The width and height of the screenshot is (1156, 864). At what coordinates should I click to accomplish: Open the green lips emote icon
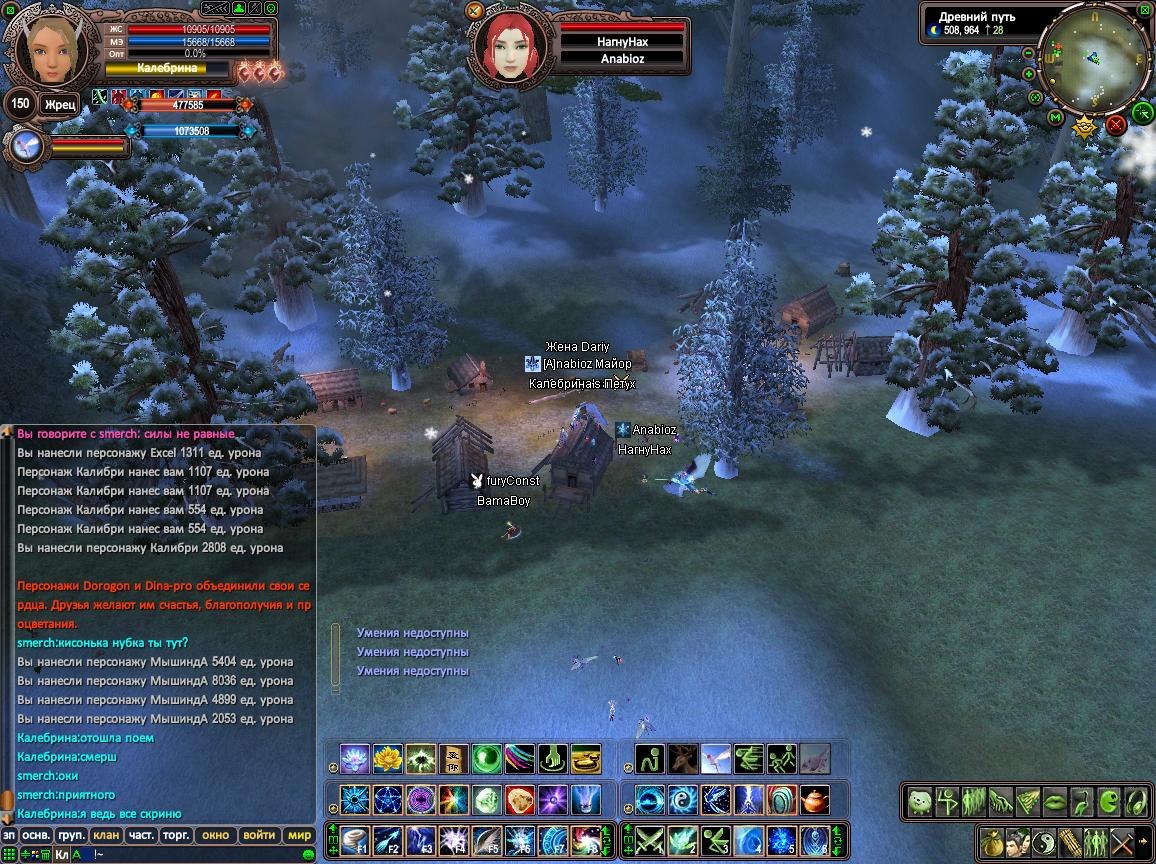point(1055,801)
